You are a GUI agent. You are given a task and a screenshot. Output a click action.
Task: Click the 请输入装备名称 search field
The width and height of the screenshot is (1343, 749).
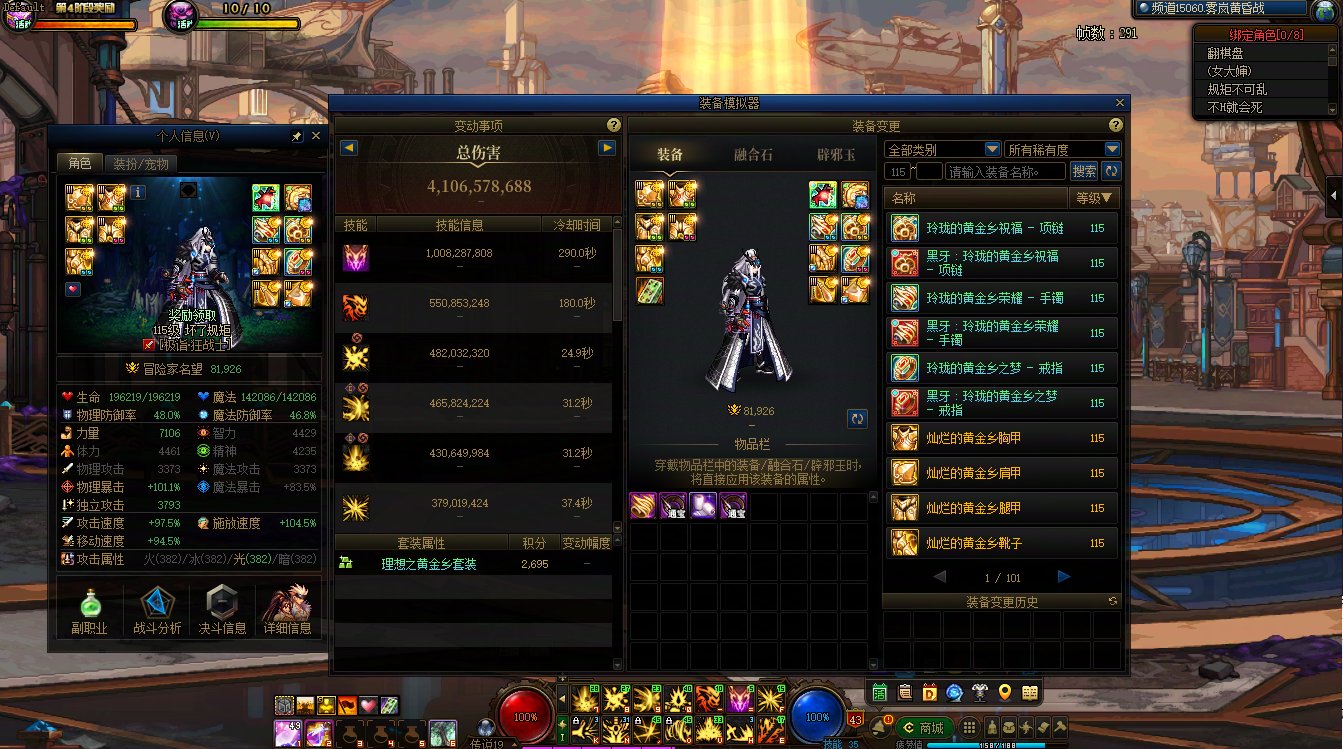click(1004, 172)
